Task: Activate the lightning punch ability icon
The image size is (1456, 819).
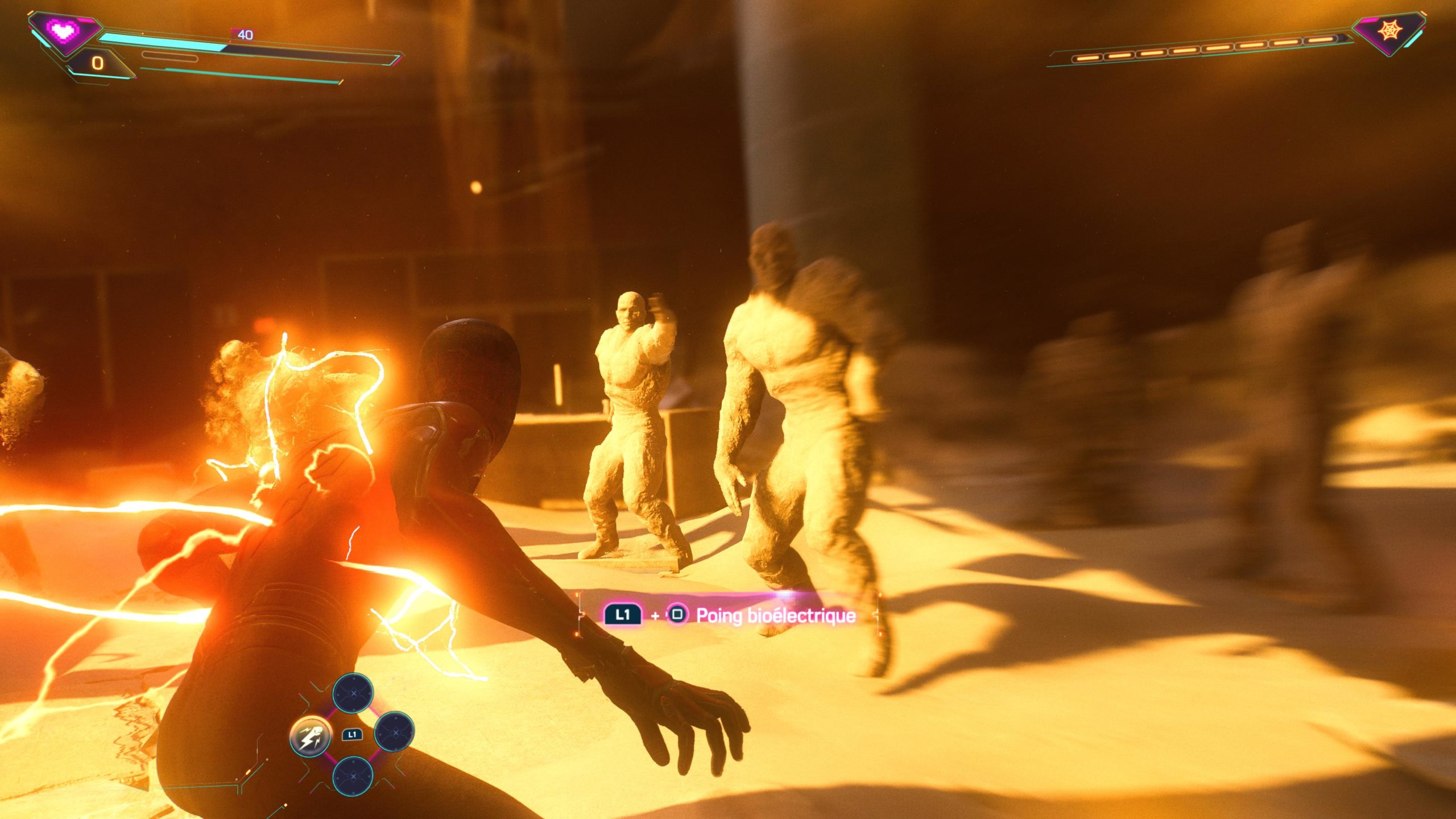Action: click(311, 735)
